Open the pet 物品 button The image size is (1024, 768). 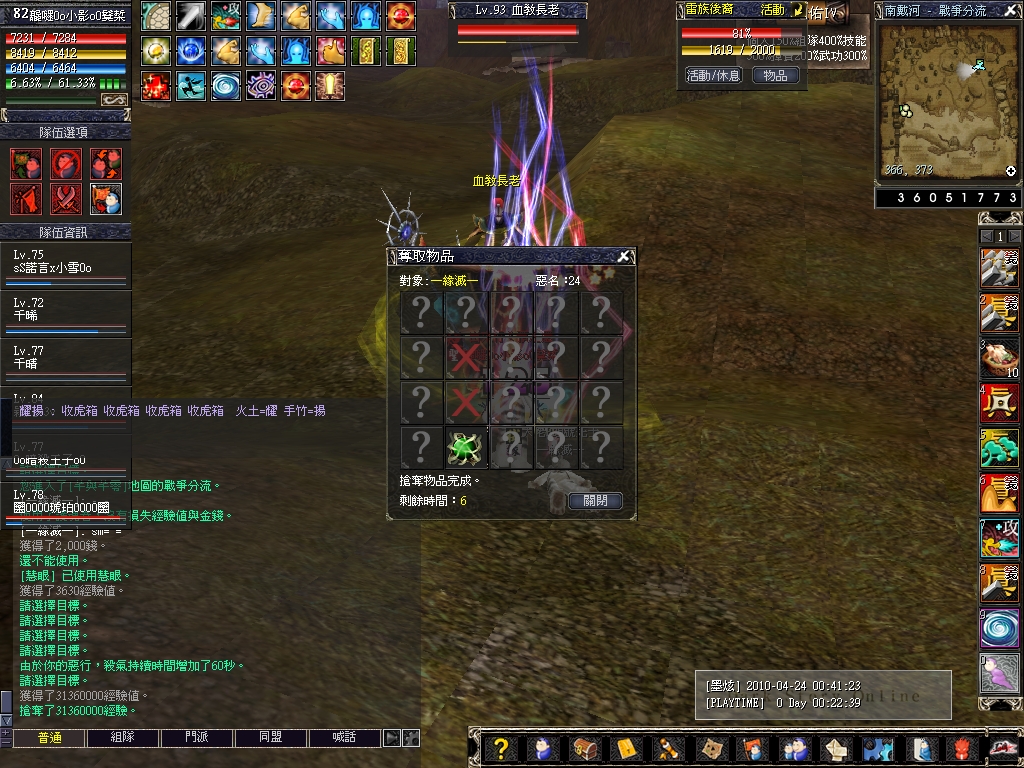[775, 75]
